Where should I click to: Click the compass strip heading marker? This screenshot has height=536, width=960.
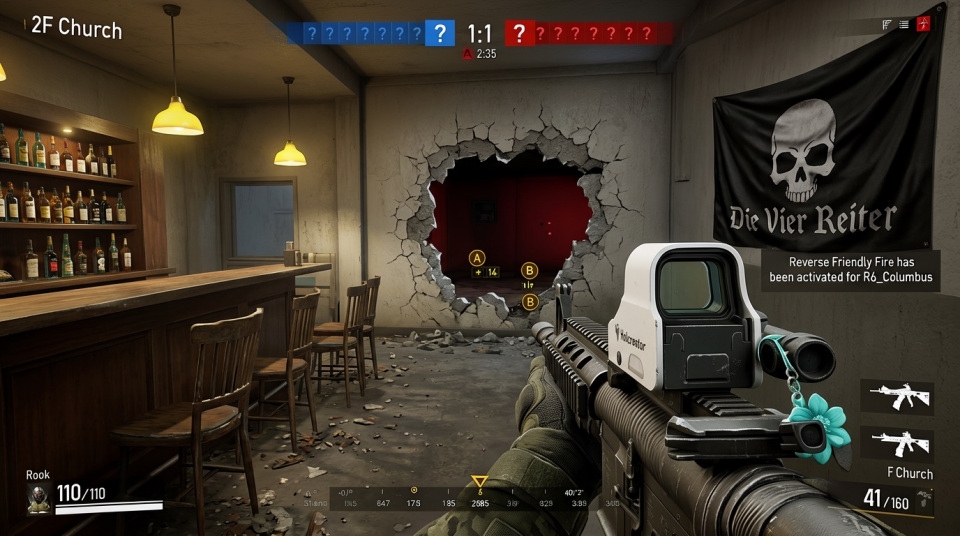pyautogui.click(x=480, y=482)
